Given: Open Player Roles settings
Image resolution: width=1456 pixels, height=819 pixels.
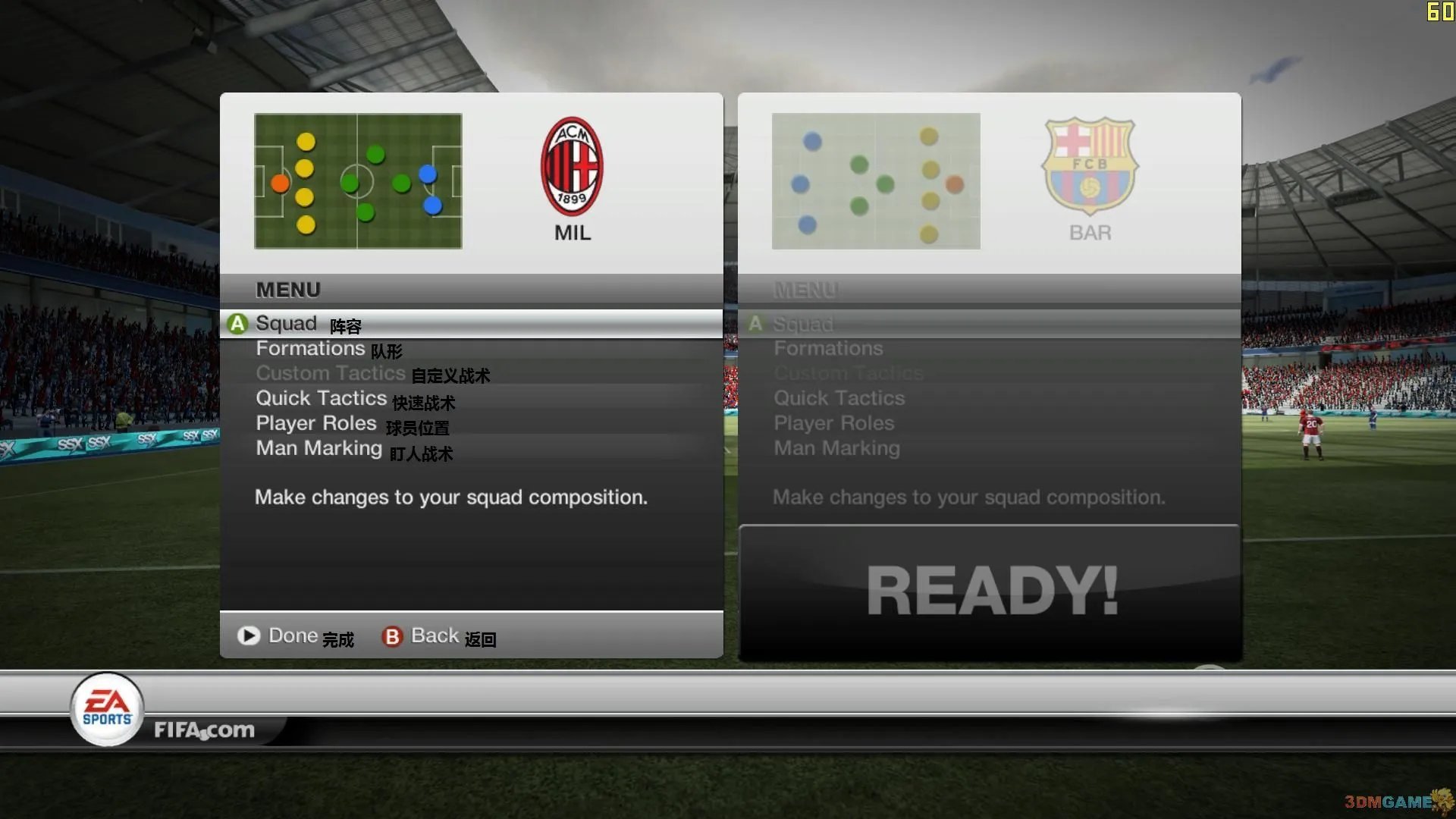Looking at the screenshot, I should (315, 422).
